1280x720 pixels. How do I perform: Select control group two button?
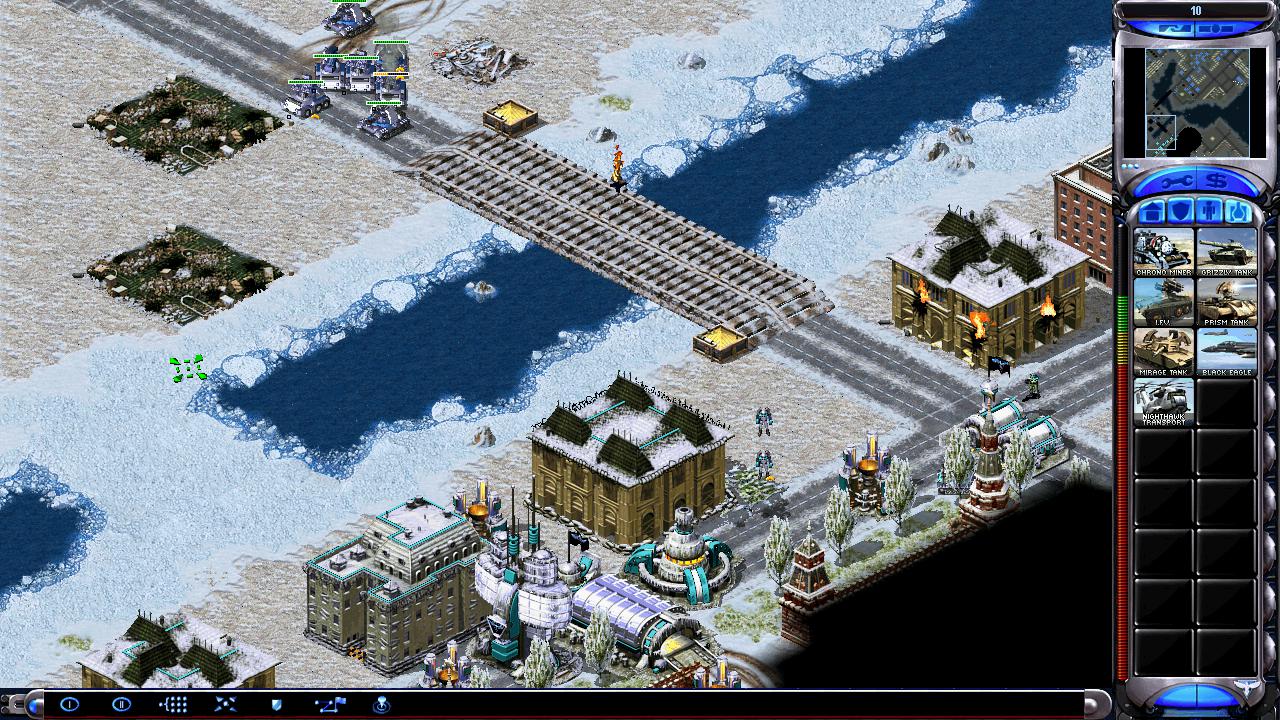pos(121,705)
